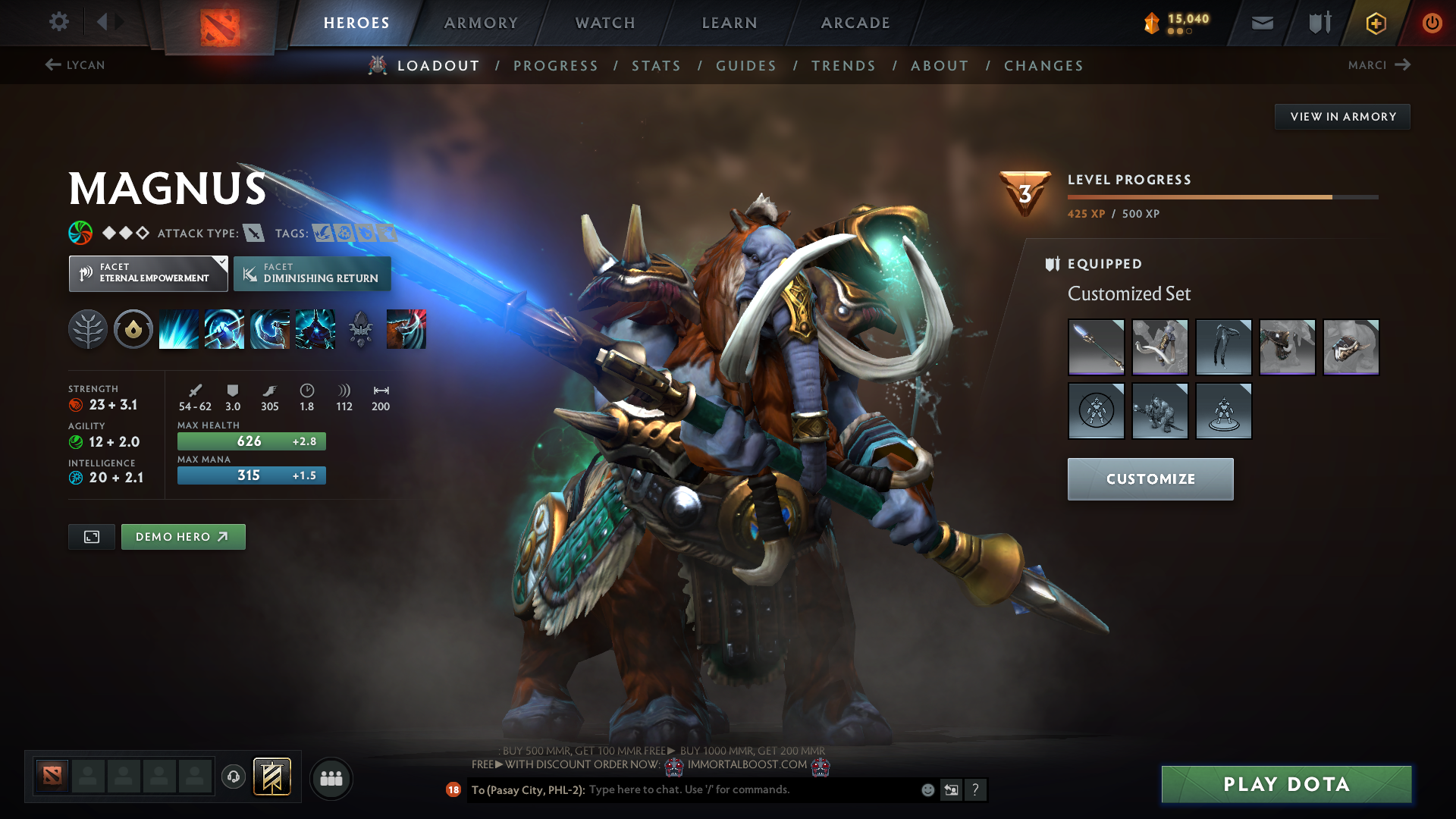View the Empower ability icon
1456x819 pixels.
(224, 329)
